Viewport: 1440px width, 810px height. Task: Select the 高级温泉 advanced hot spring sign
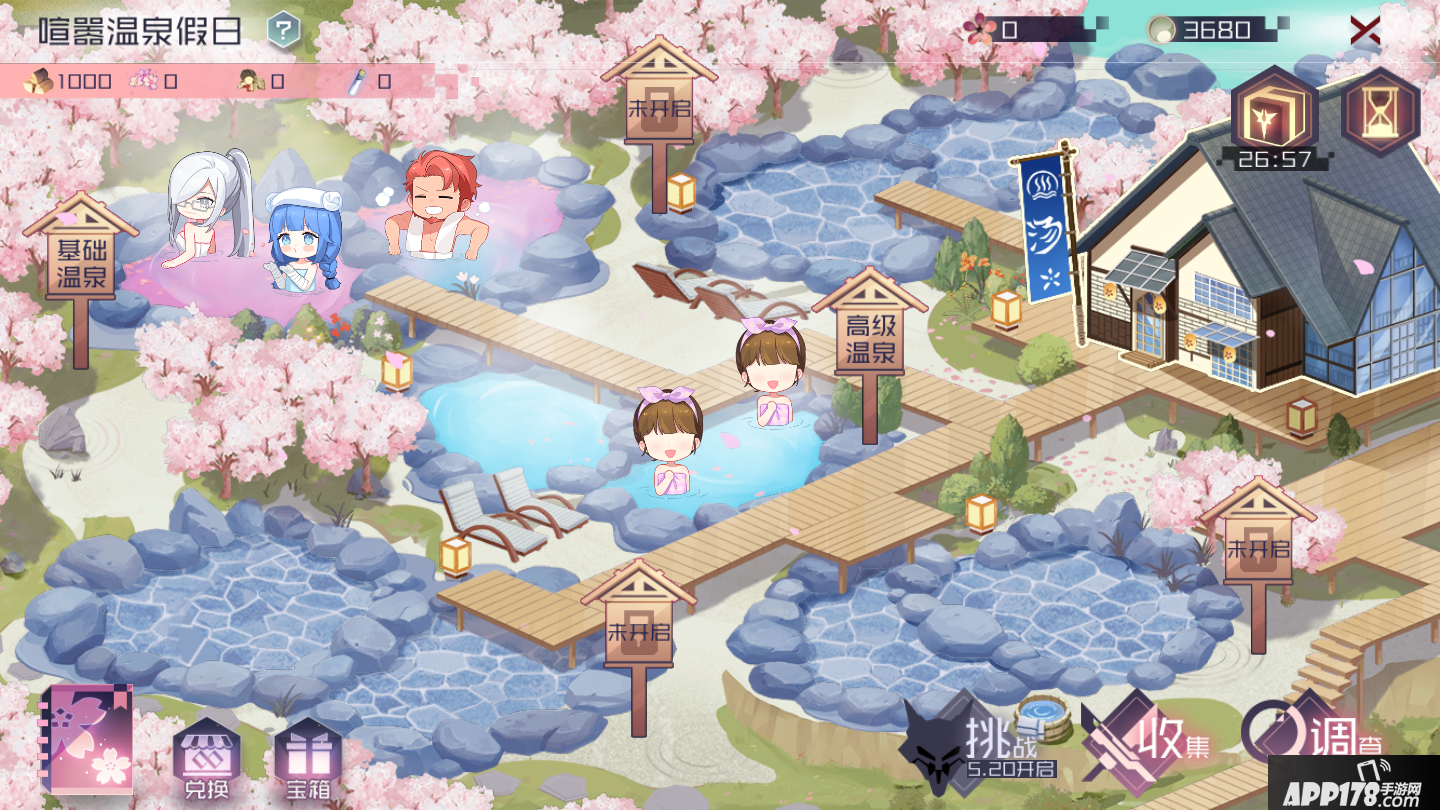869,338
